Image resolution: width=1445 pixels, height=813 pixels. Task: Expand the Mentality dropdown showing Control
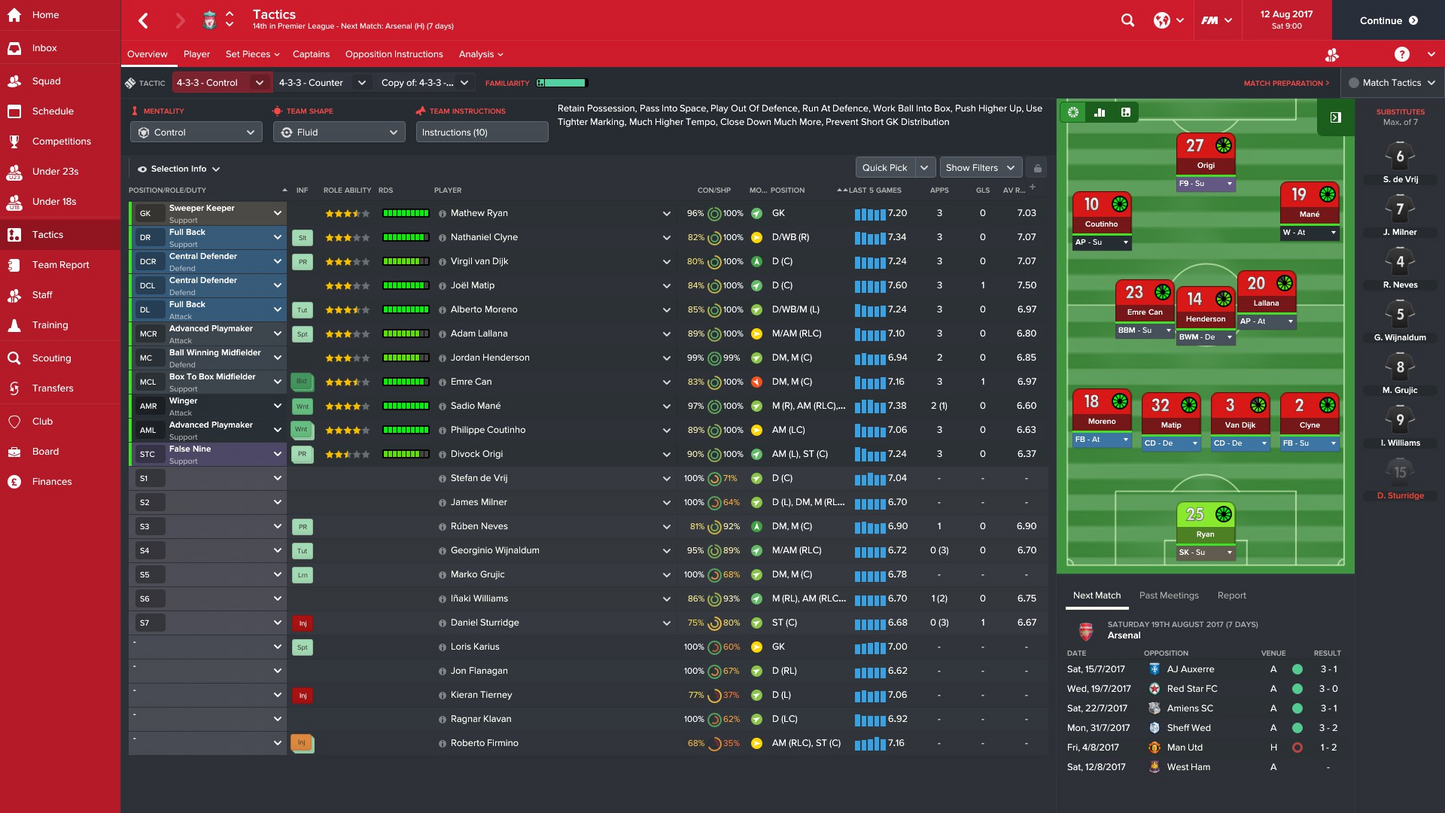coord(195,131)
